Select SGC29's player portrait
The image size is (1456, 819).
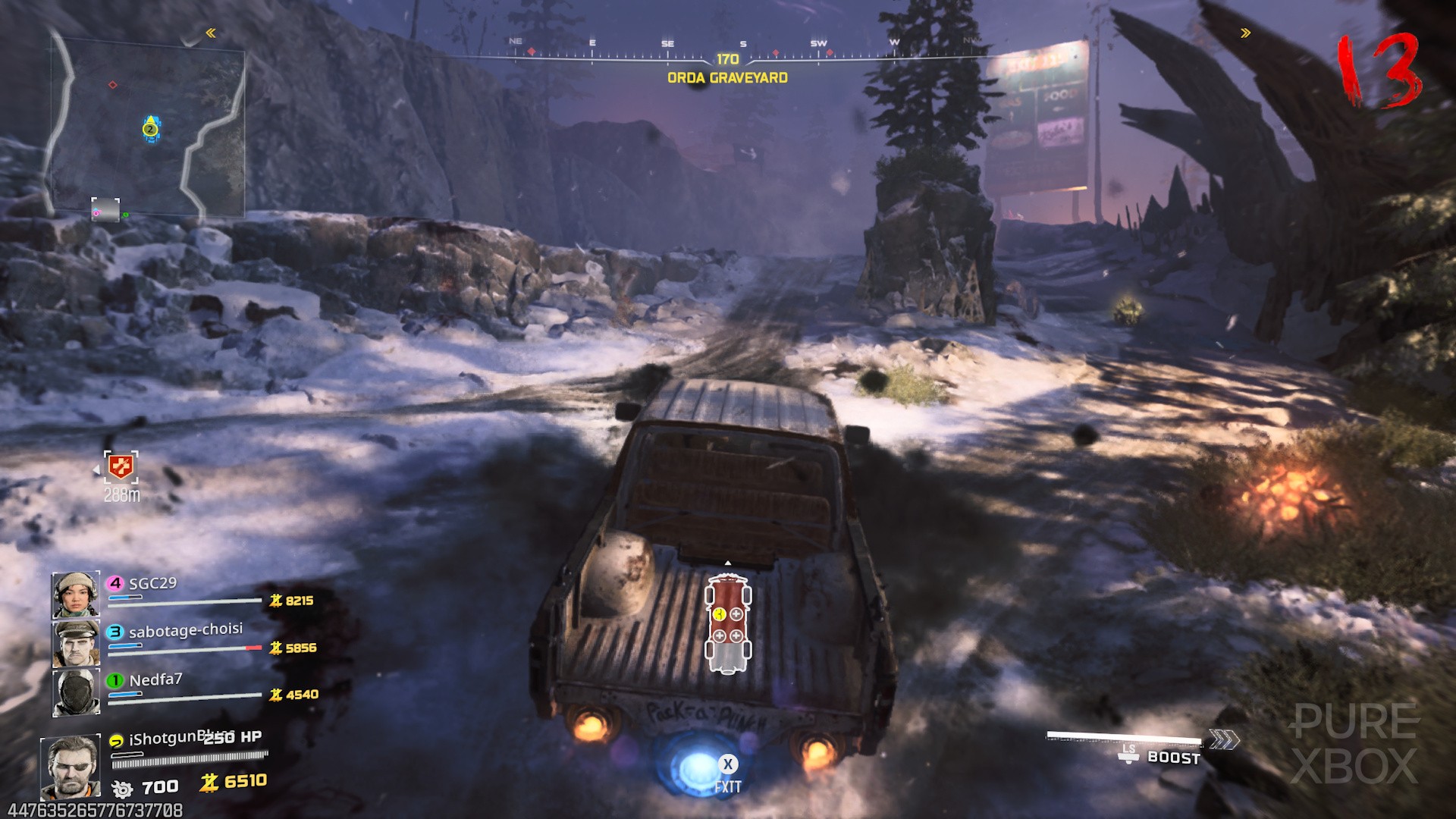76,595
